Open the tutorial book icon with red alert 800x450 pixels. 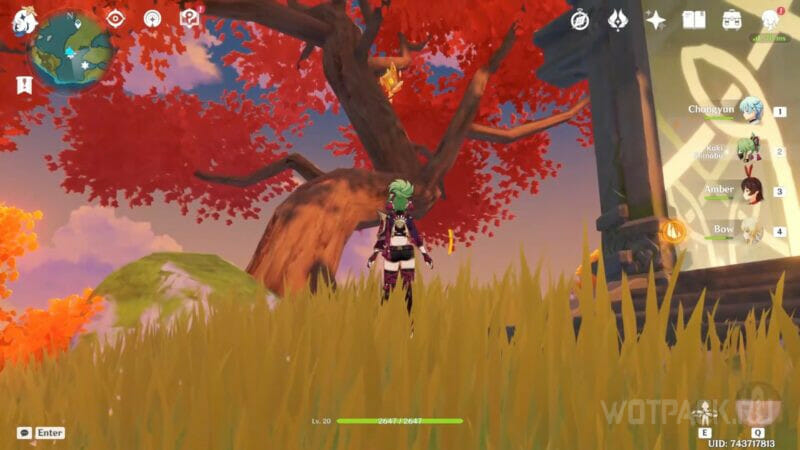189,18
